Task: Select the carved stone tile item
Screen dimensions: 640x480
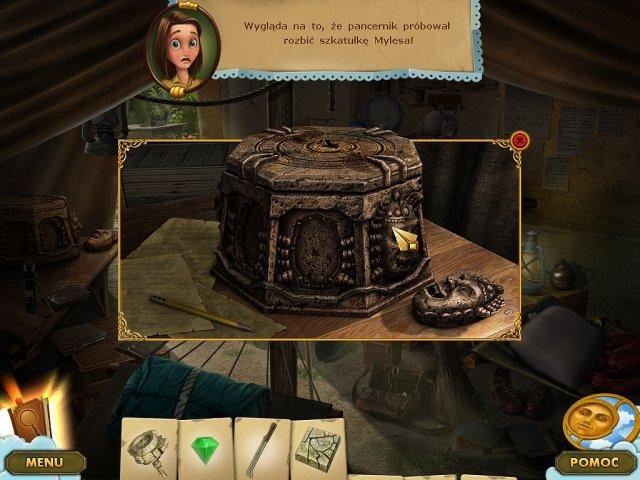Action: pos(317,446)
